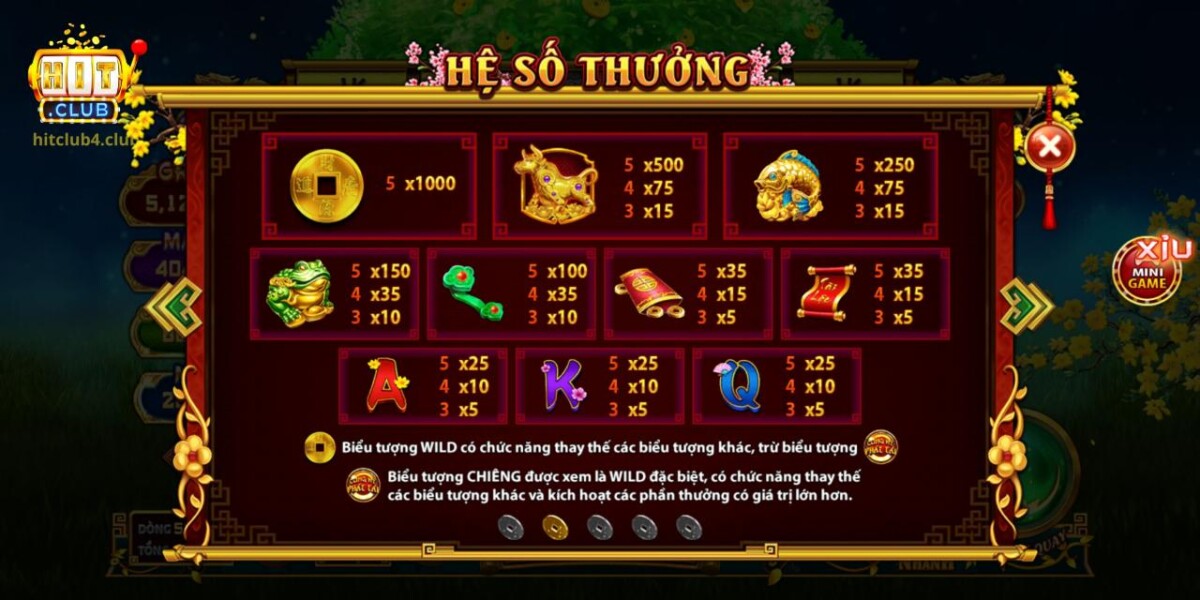The width and height of the screenshot is (1200, 600).
Task: Select the gold coin page indicator
Action: (x=555, y=527)
